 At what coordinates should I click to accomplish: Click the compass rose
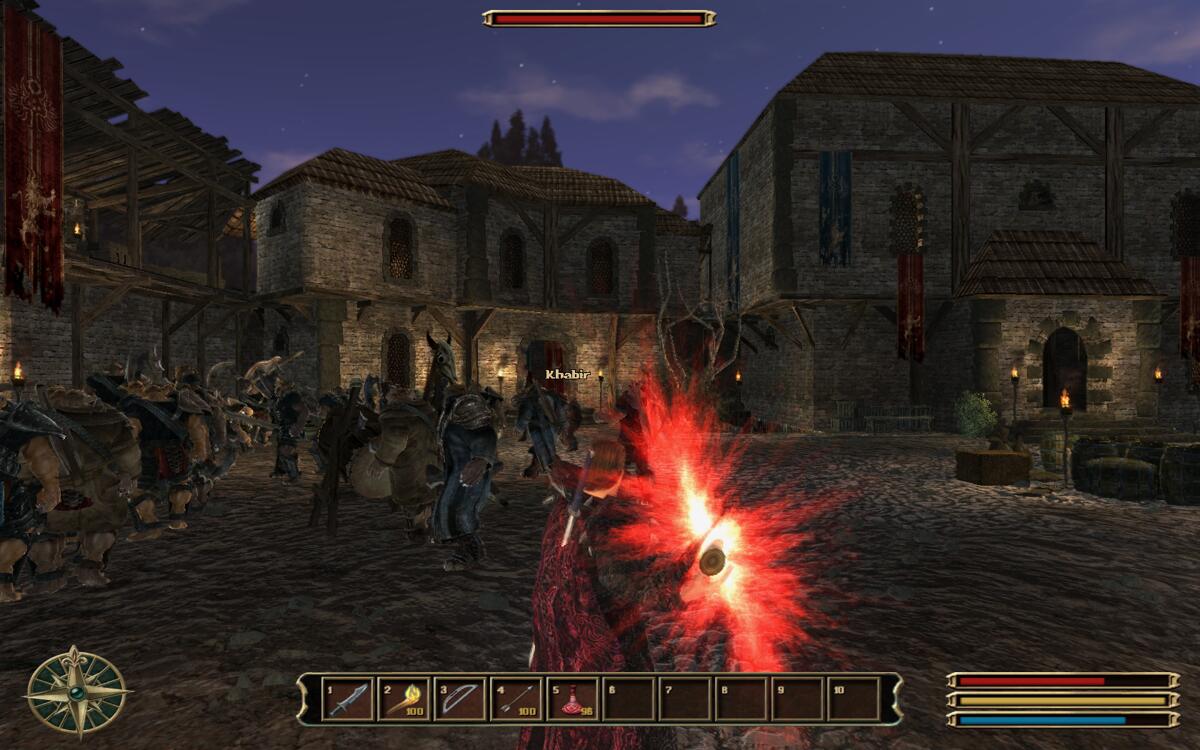coord(76,691)
